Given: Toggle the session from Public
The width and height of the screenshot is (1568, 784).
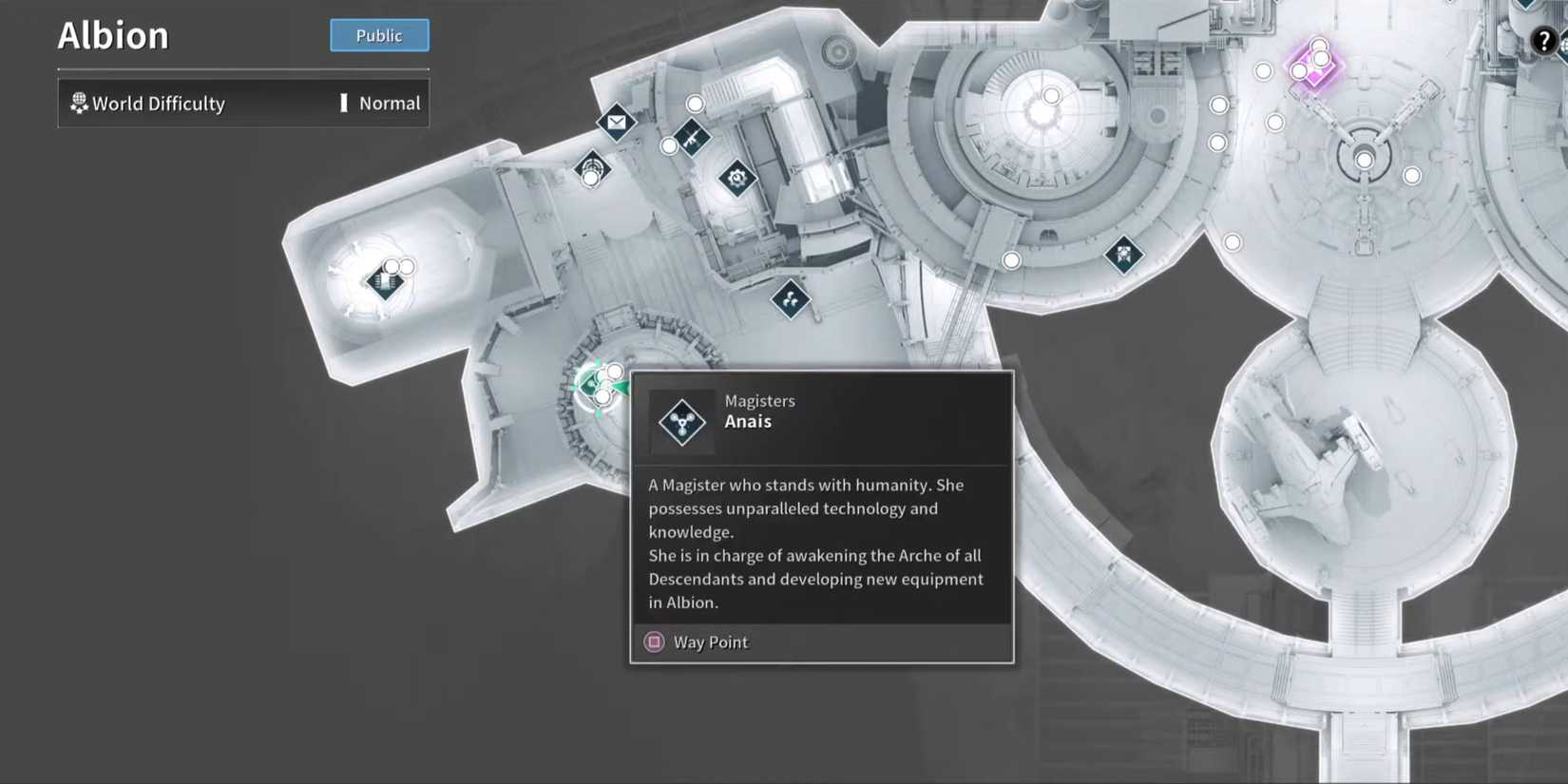Looking at the screenshot, I should point(379,35).
